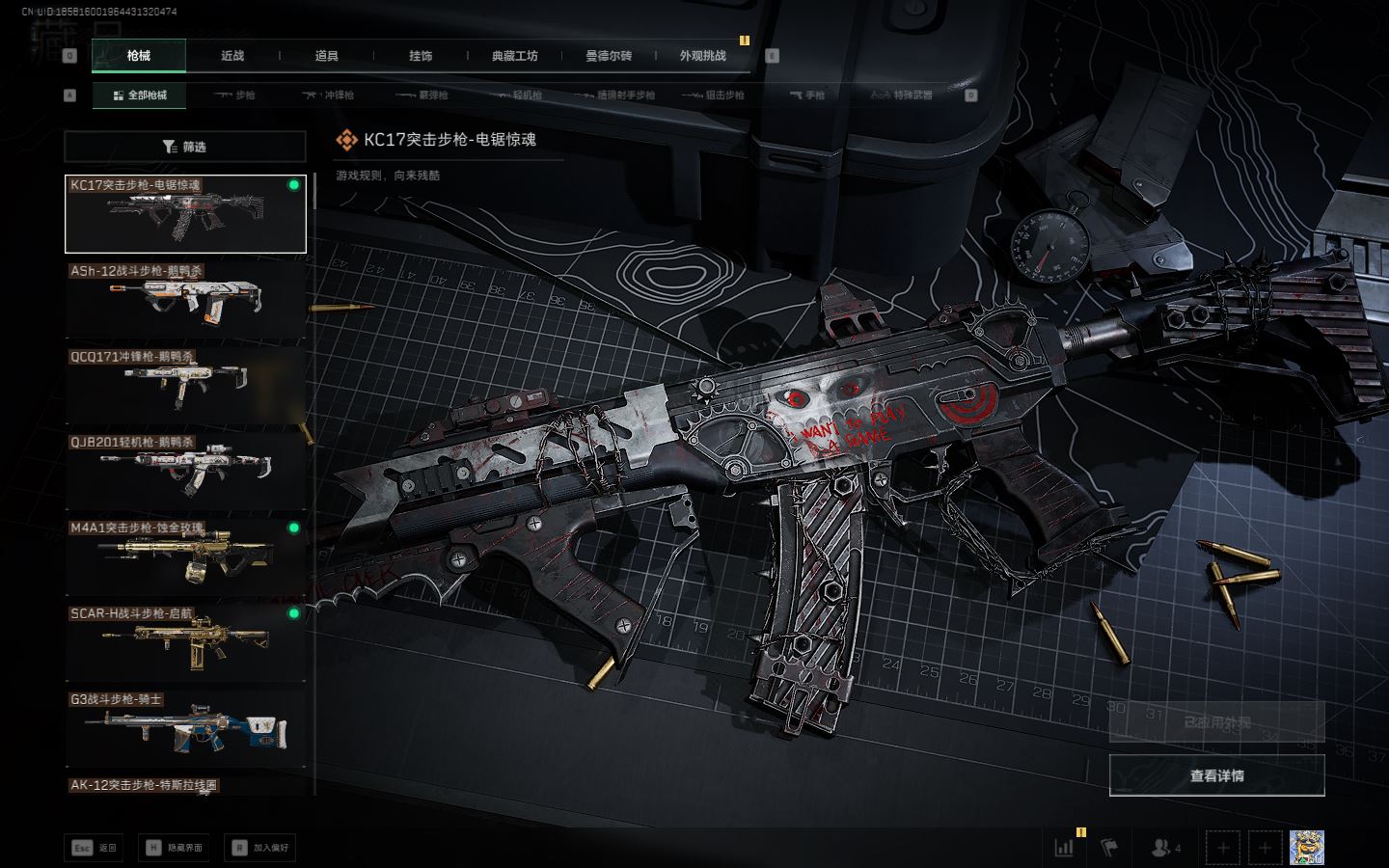The width and height of the screenshot is (1389, 868).
Task: Switch to the 外观挑战 tab
Action: (702, 56)
